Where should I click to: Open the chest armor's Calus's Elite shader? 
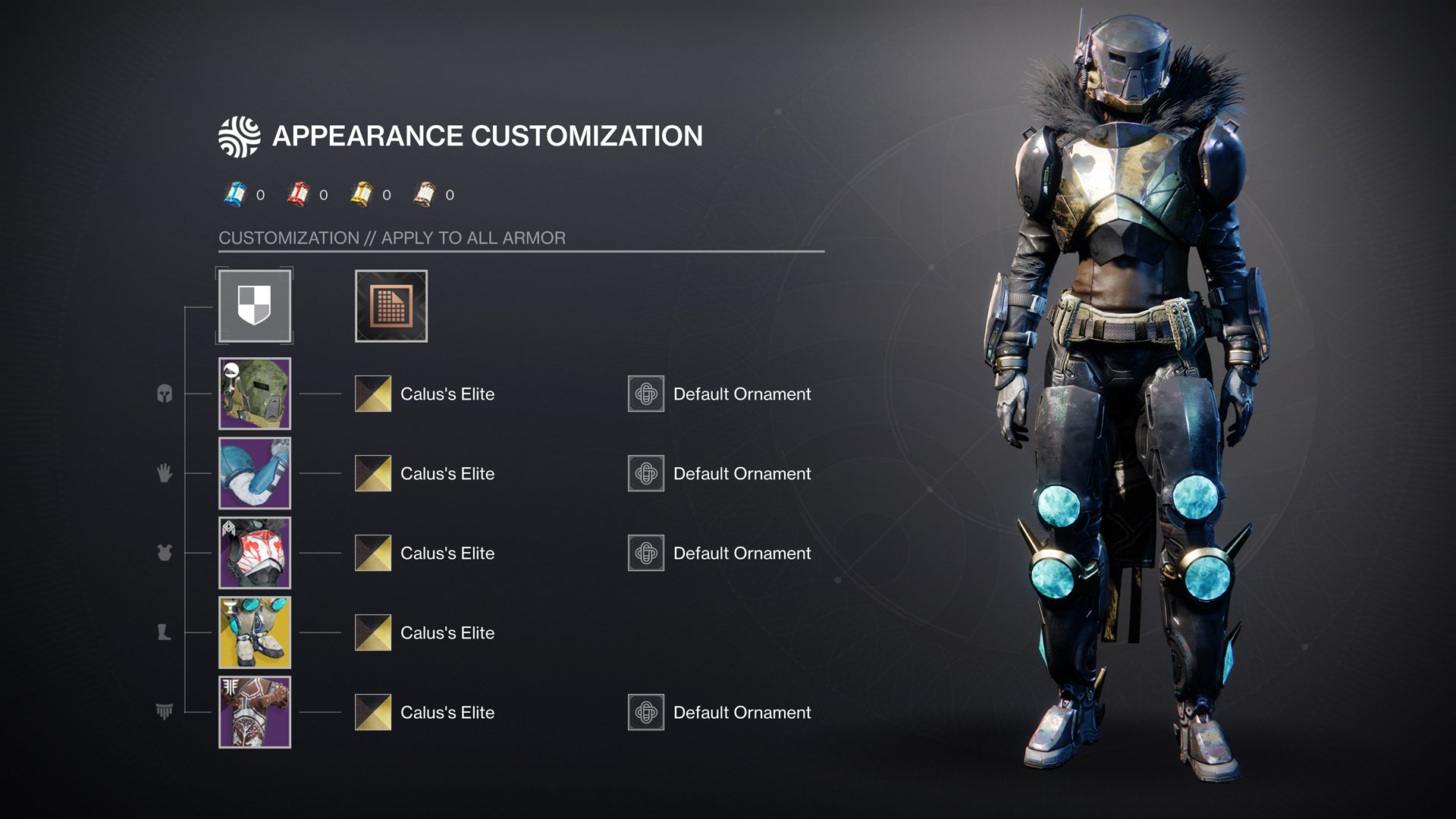pyautogui.click(x=373, y=553)
